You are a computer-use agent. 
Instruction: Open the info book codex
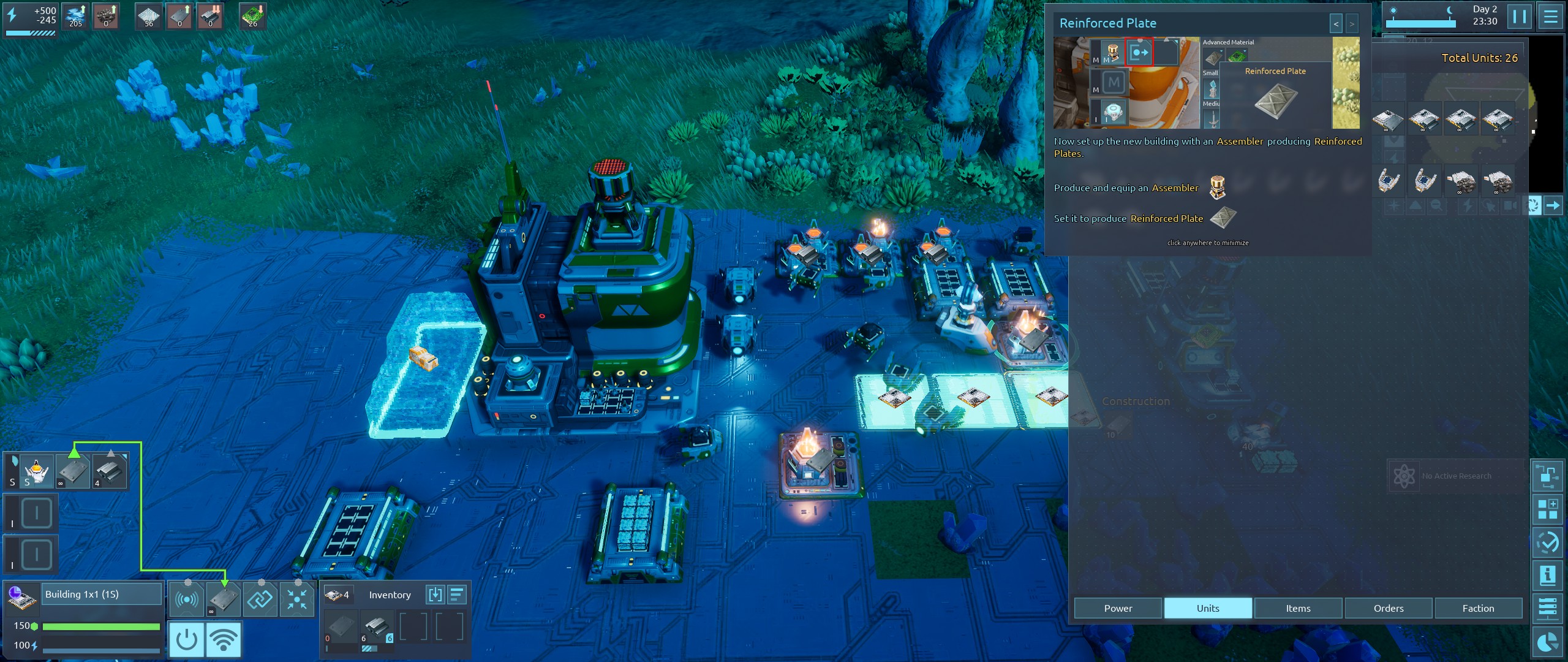[x=1548, y=575]
